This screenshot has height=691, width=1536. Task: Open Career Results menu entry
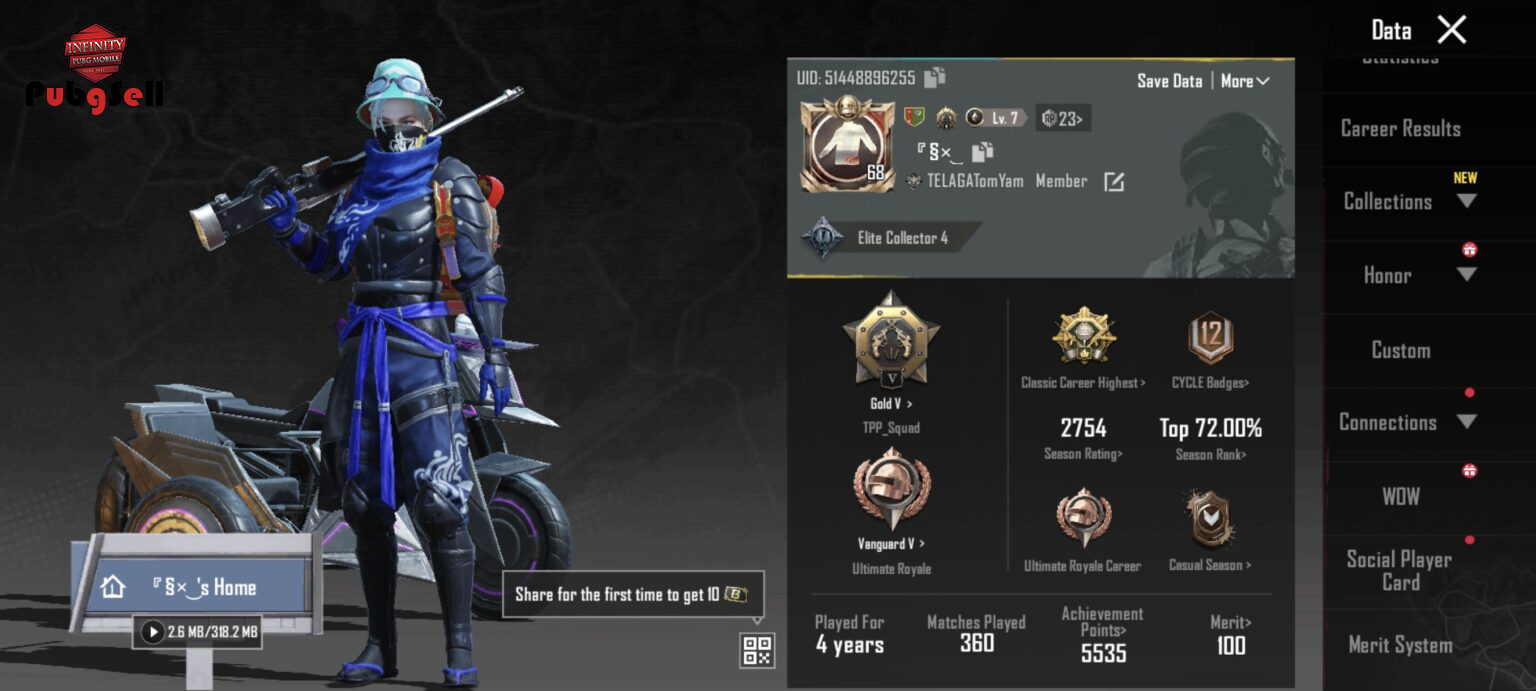click(x=1400, y=129)
